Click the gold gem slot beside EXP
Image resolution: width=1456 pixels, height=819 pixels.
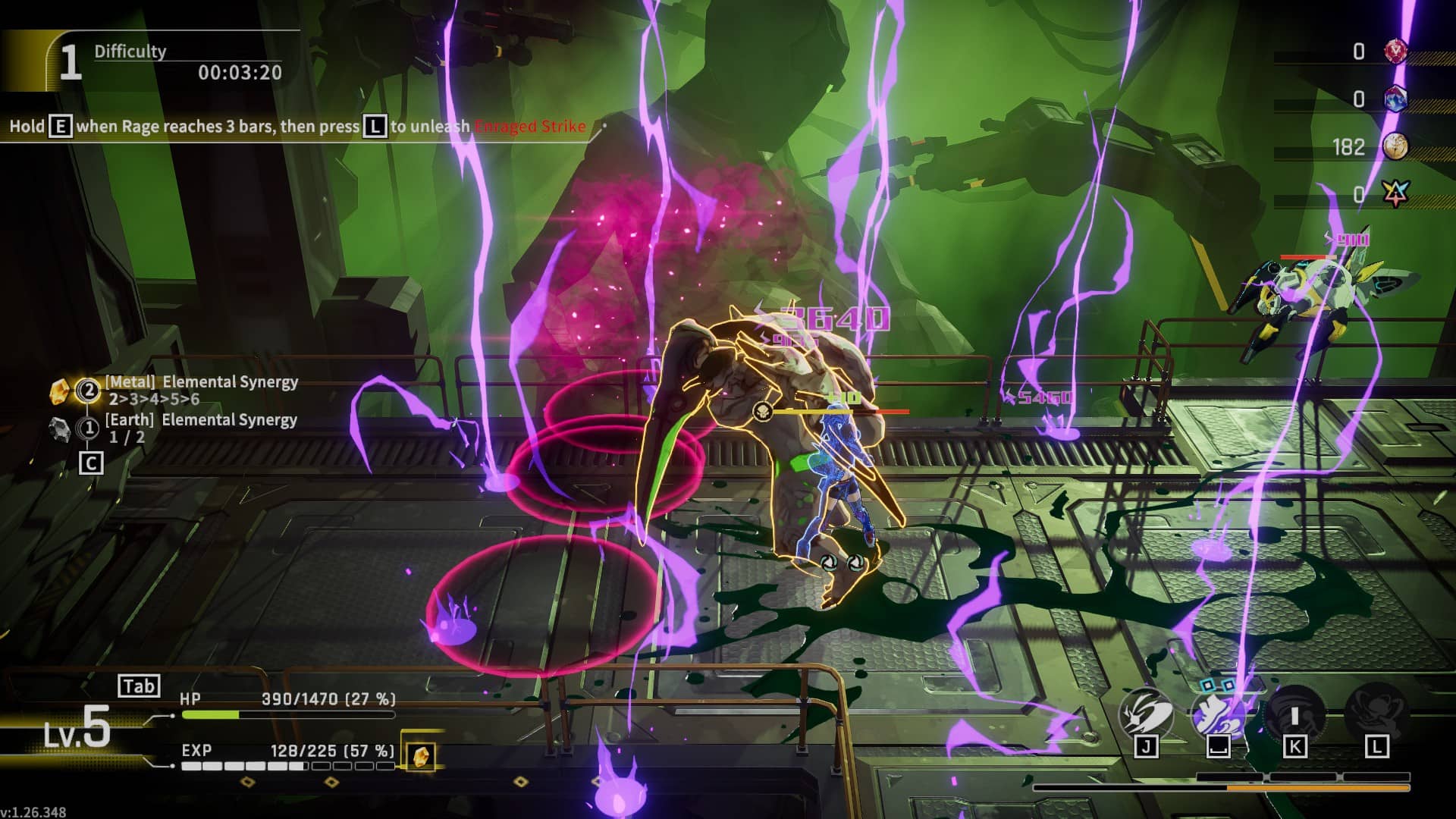pyautogui.click(x=420, y=755)
